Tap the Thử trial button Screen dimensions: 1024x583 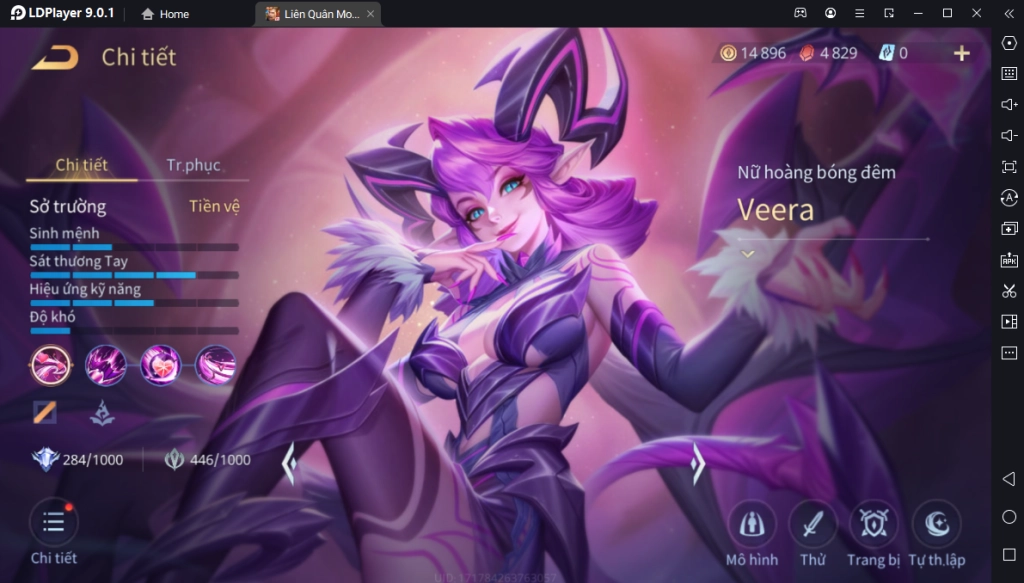pyautogui.click(x=812, y=523)
